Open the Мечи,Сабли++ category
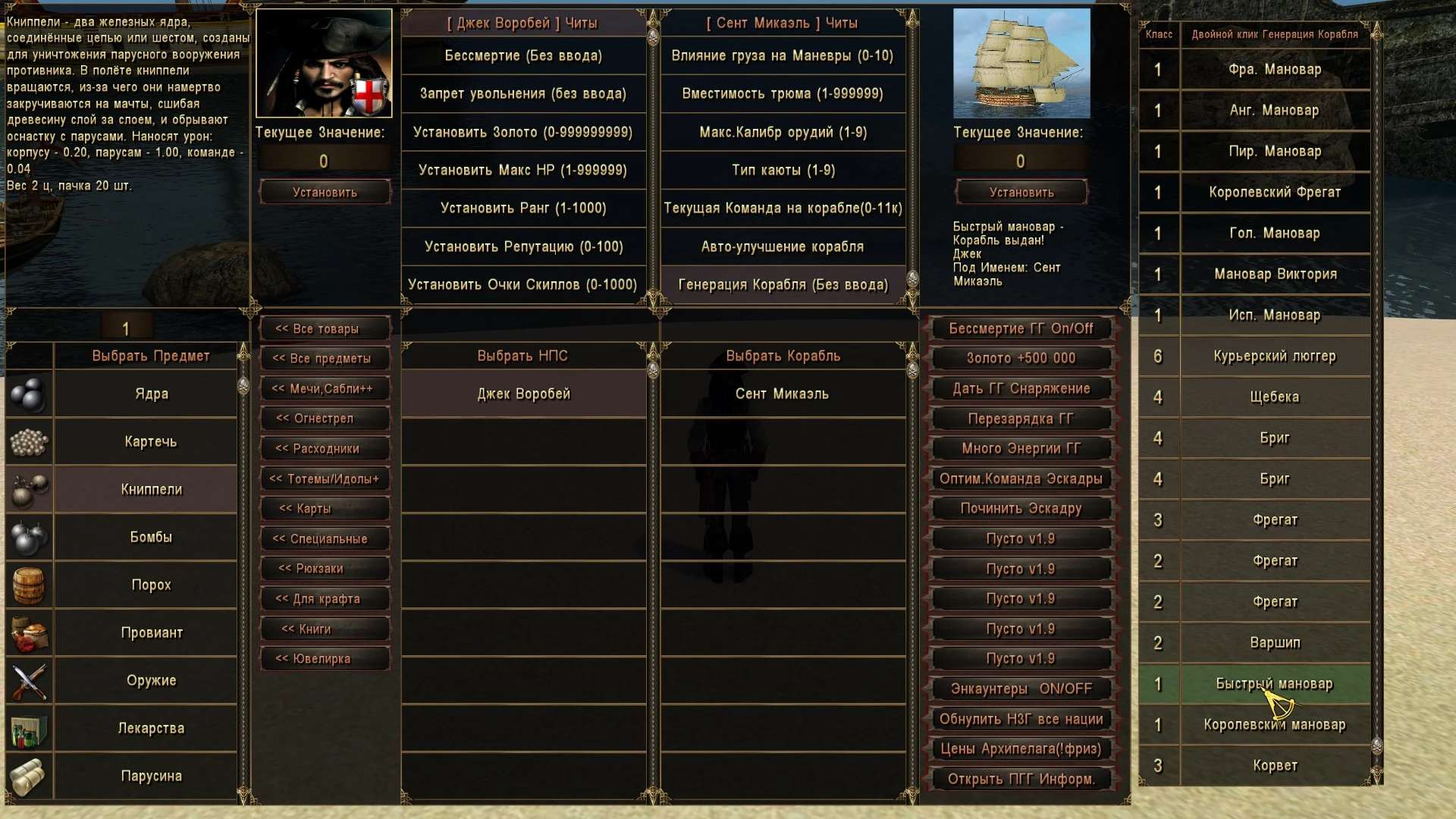1456x819 pixels. tap(325, 388)
